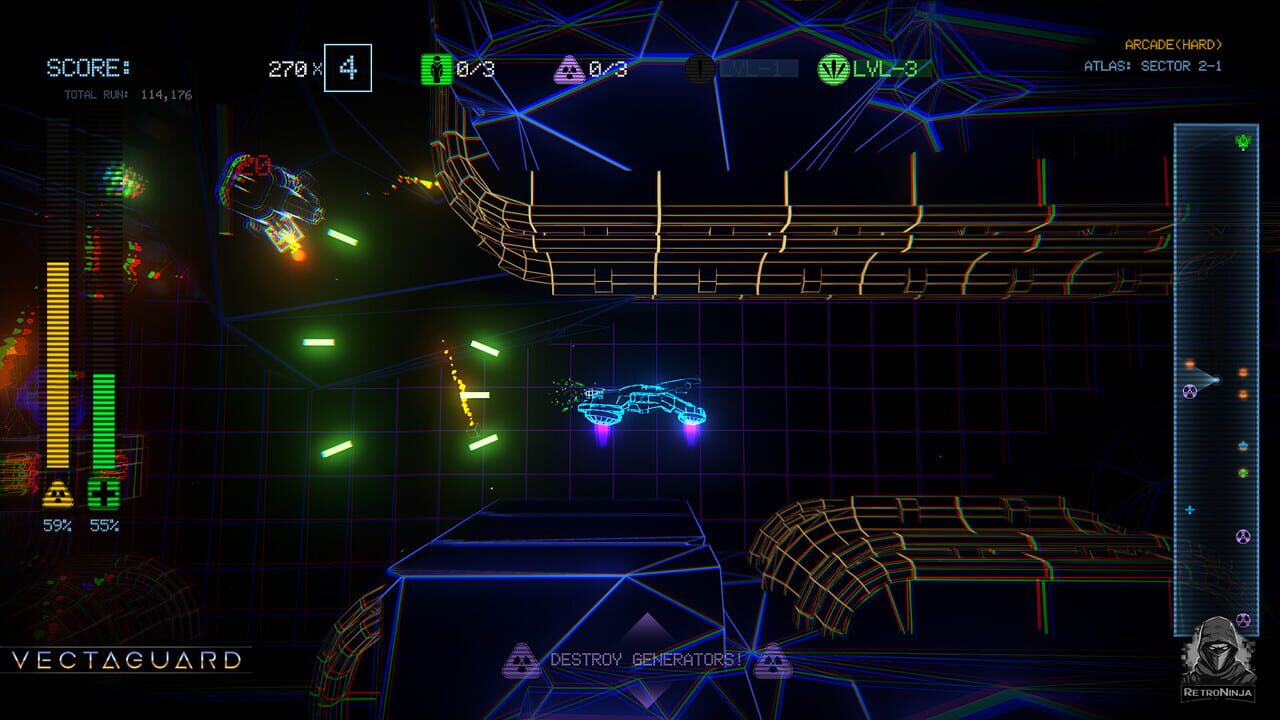This screenshot has height=720, width=1280.
Task: Select the radiation symbol on the mini-map
Action: (1189, 391)
